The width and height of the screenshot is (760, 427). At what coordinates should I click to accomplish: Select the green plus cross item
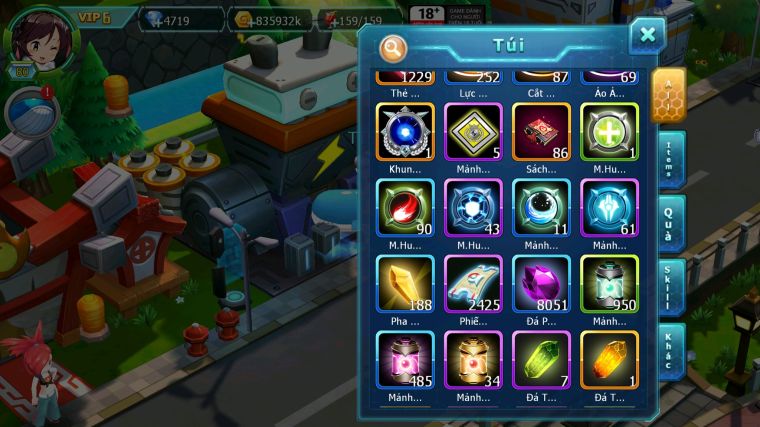(609, 132)
